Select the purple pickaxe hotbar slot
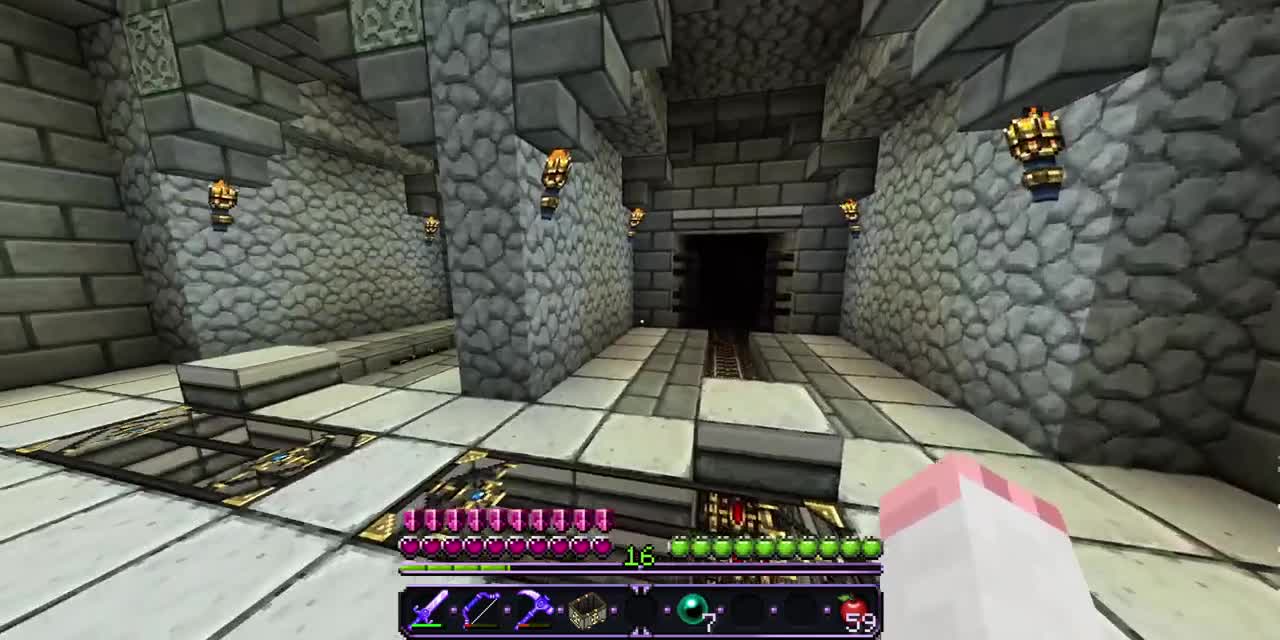The width and height of the screenshot is (1280, 640). point(533,610)
